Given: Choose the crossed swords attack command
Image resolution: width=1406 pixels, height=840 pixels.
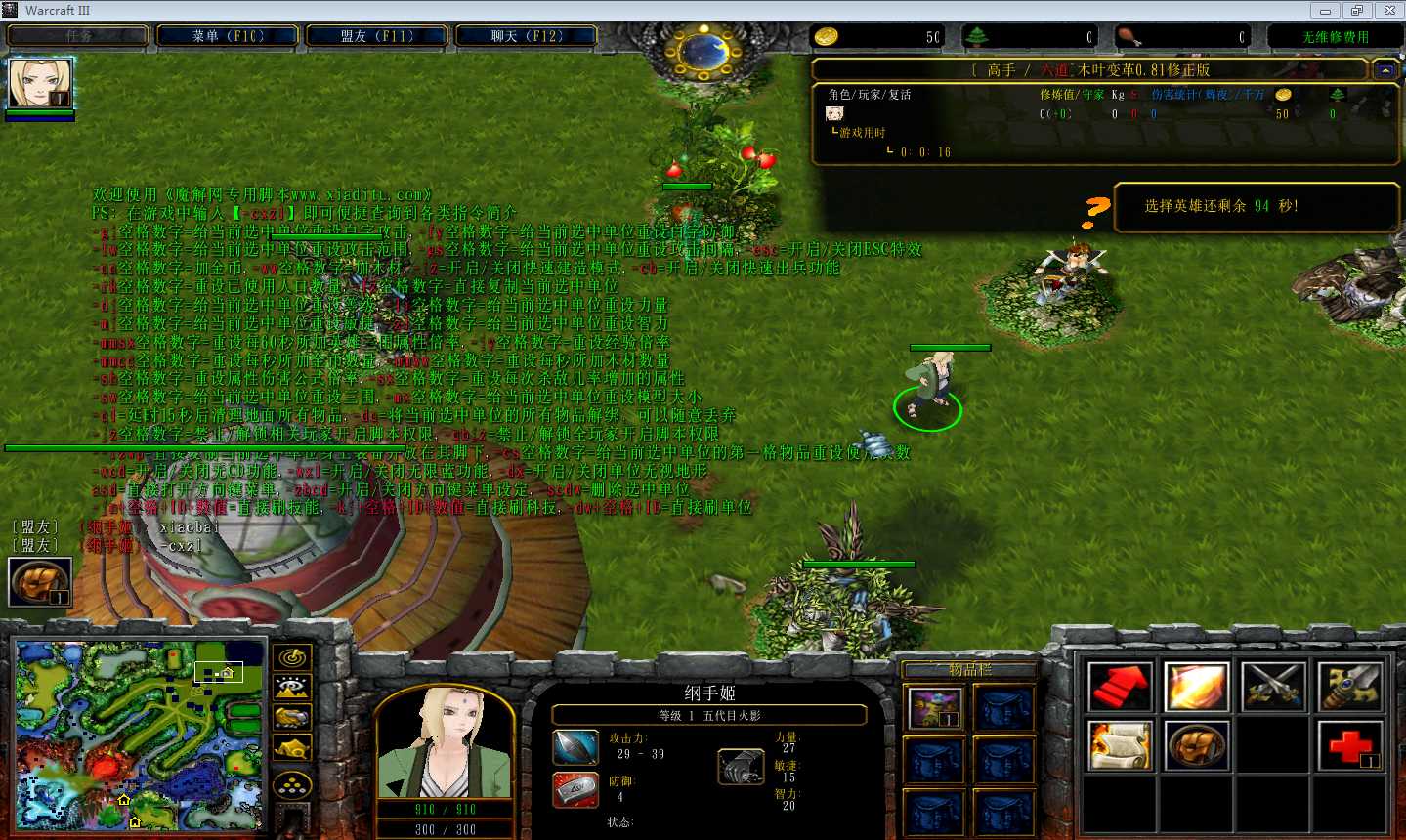Looking at the screenshot, I should tap(1274, 687).
